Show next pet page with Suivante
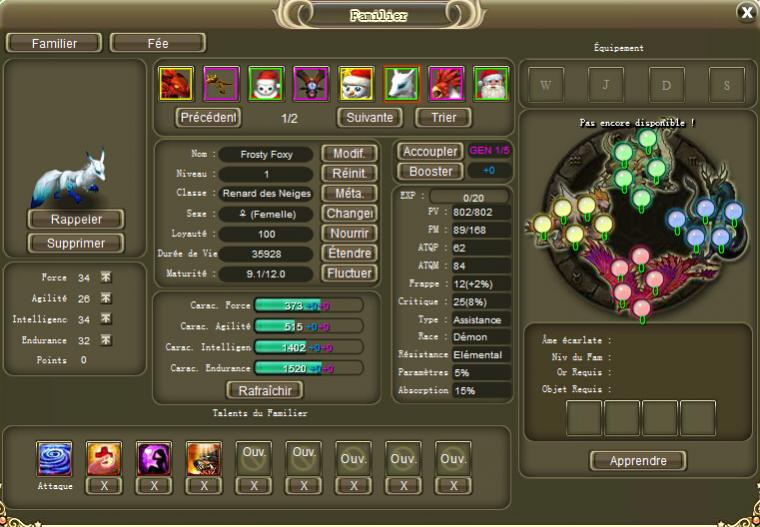 click(x=369, y=118)
